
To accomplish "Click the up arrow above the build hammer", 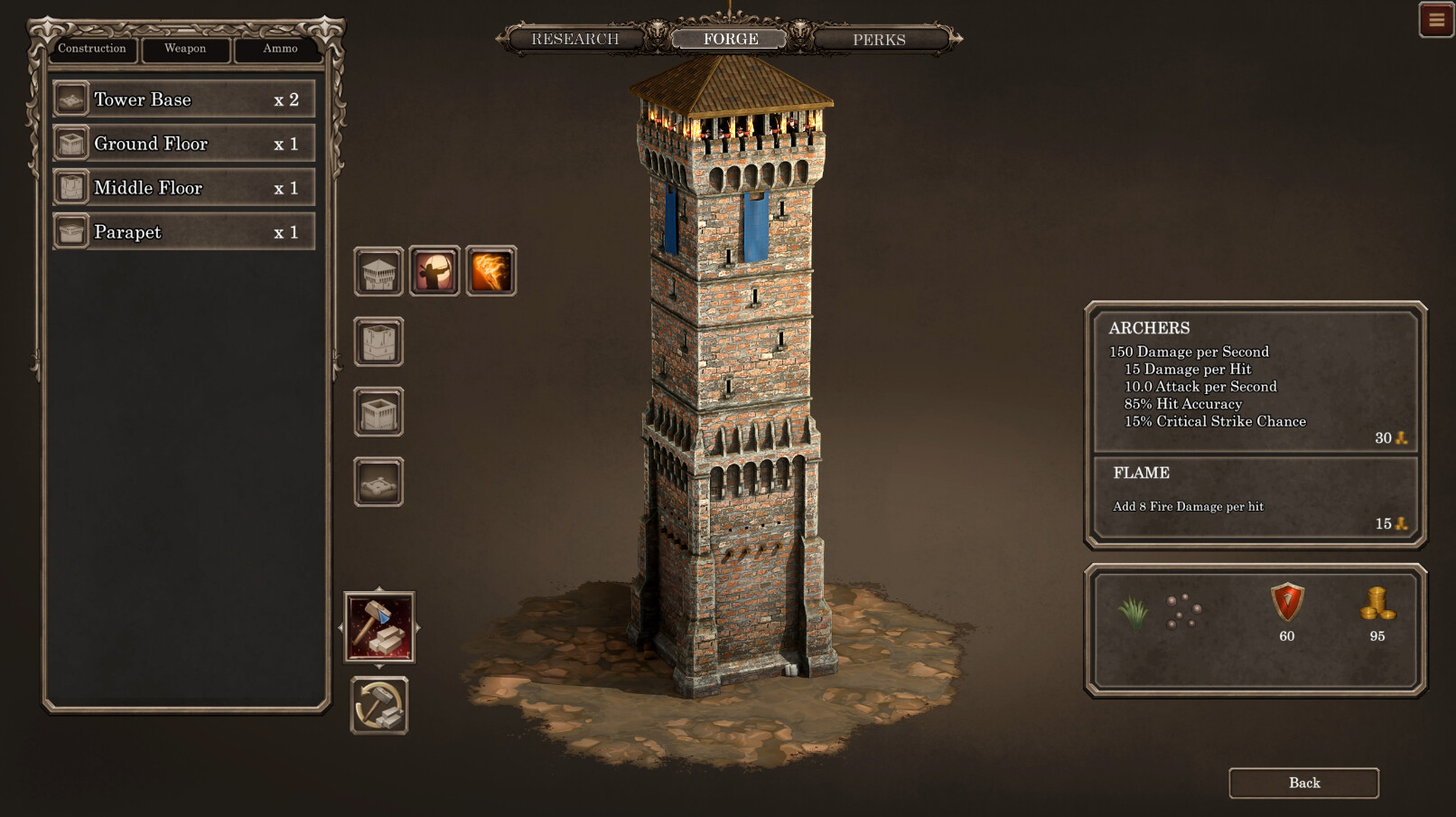I will click(x=380, y=587).
